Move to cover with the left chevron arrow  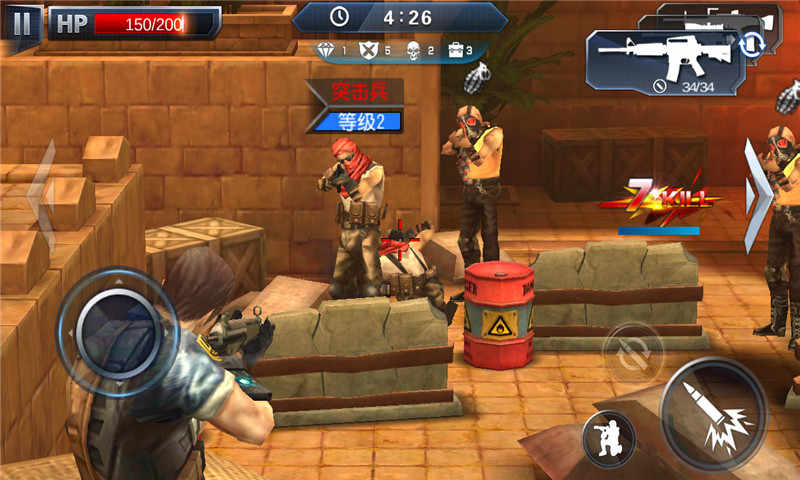(x=43, y=196)
